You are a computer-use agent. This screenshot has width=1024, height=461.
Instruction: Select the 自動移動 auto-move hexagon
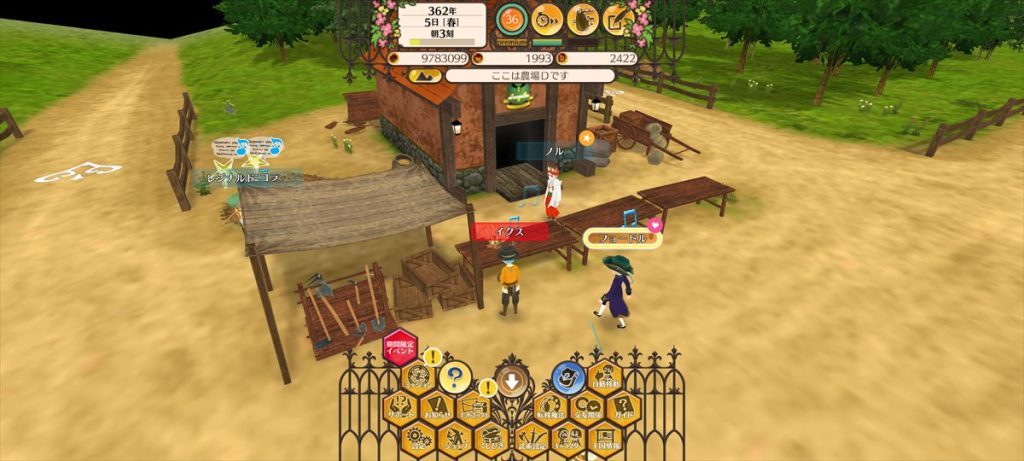click(604, 377)
